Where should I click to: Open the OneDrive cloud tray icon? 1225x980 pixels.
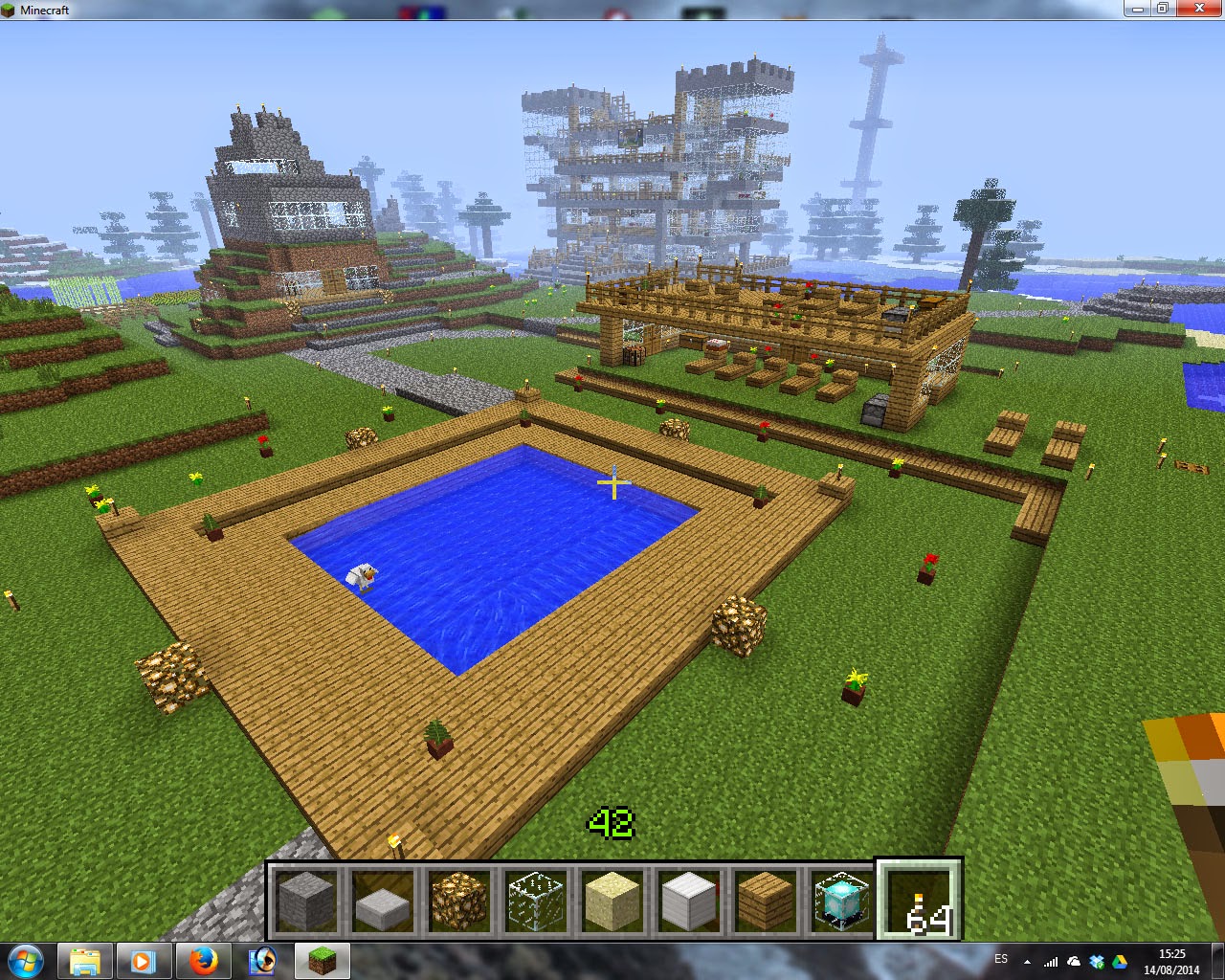click(x=1073, y=962)
